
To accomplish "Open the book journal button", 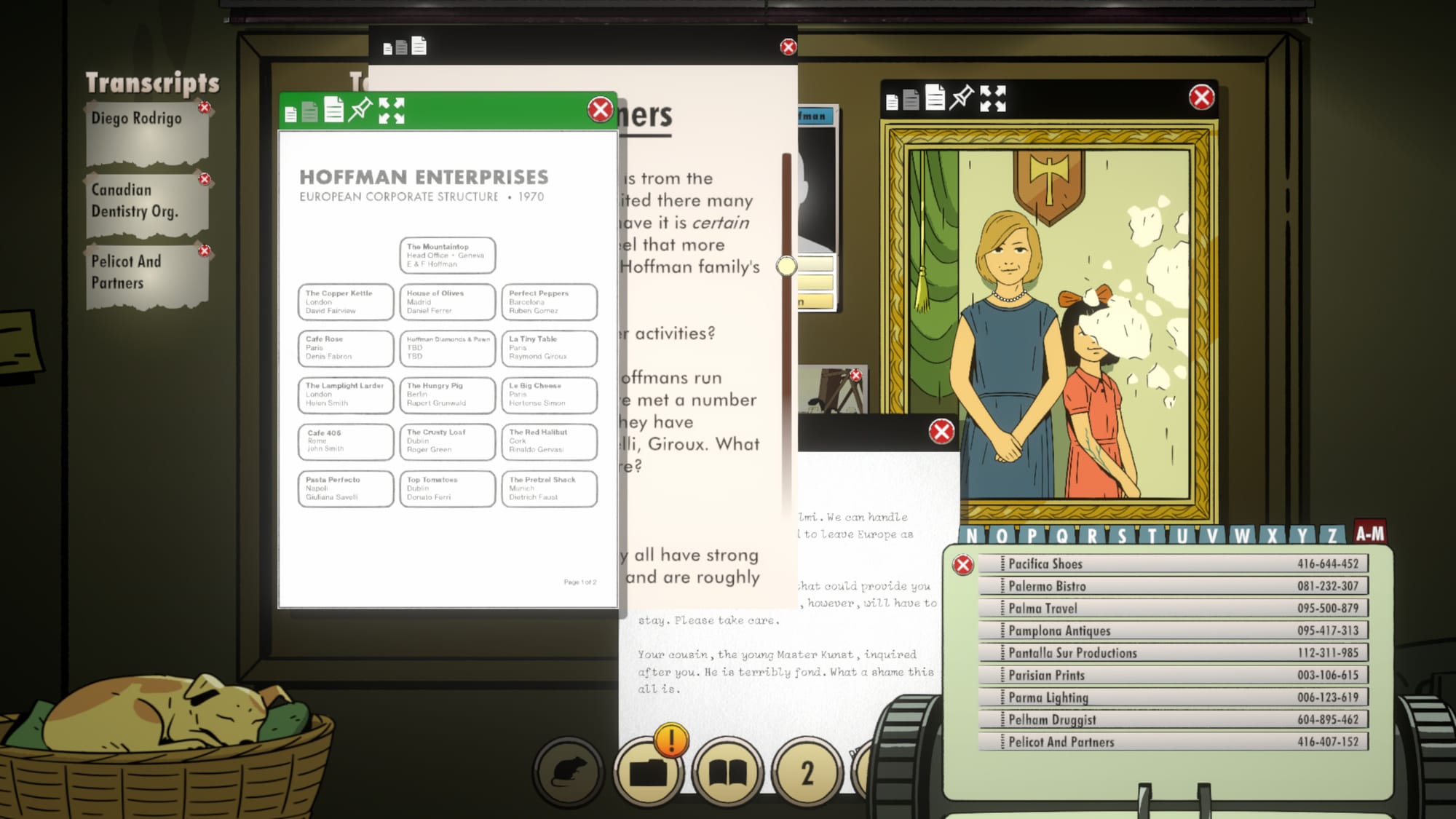I will coord(727,772).
